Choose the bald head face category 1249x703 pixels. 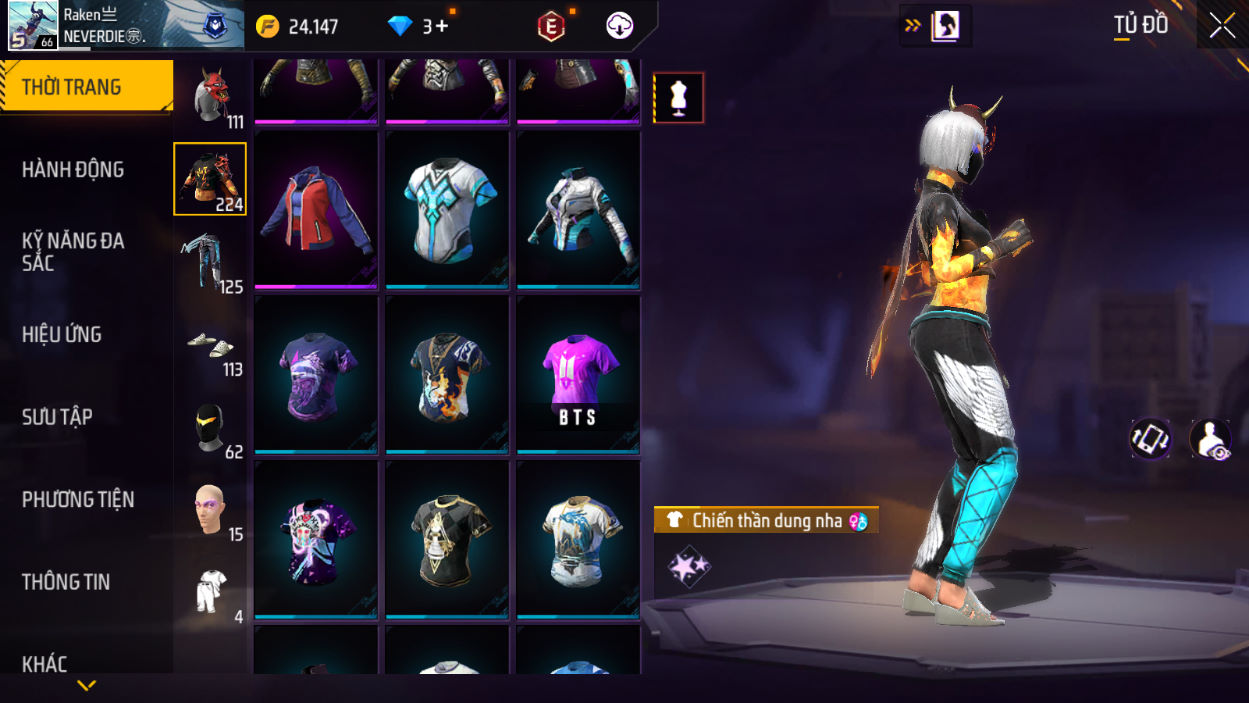[210, 510]
